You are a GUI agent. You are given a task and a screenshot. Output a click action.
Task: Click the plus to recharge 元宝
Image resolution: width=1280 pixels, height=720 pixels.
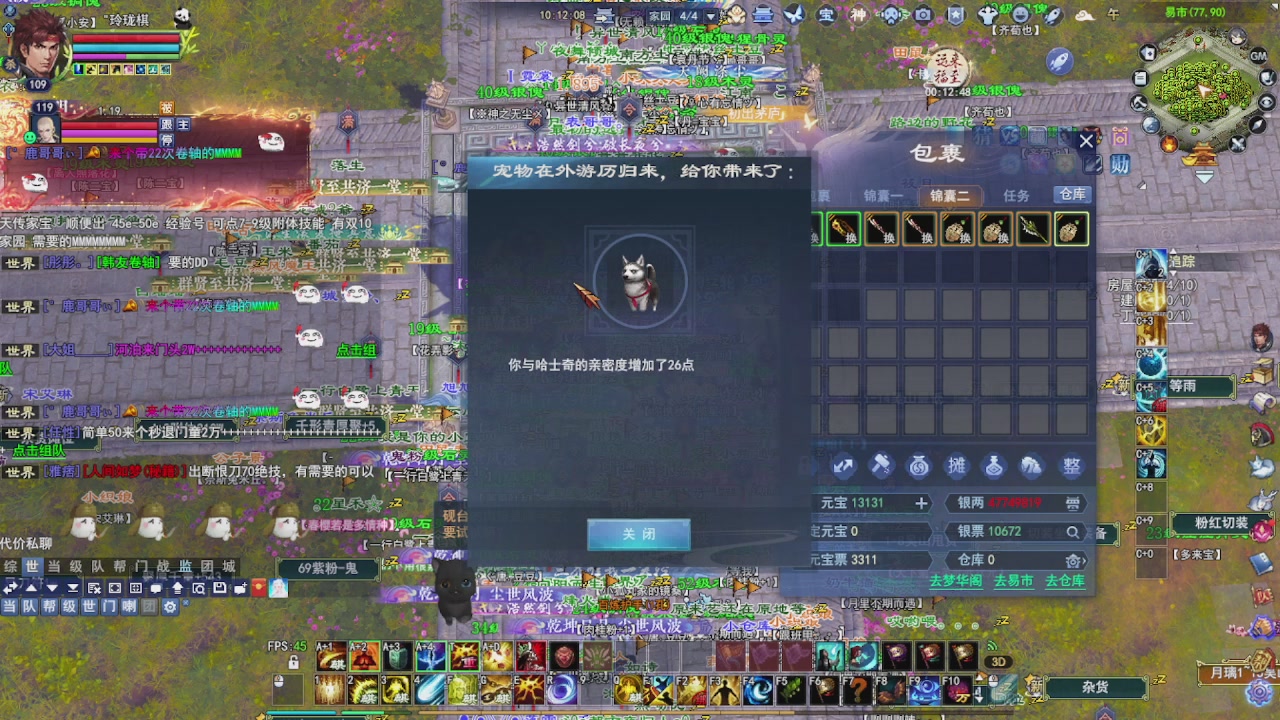(x=922, y=503)
